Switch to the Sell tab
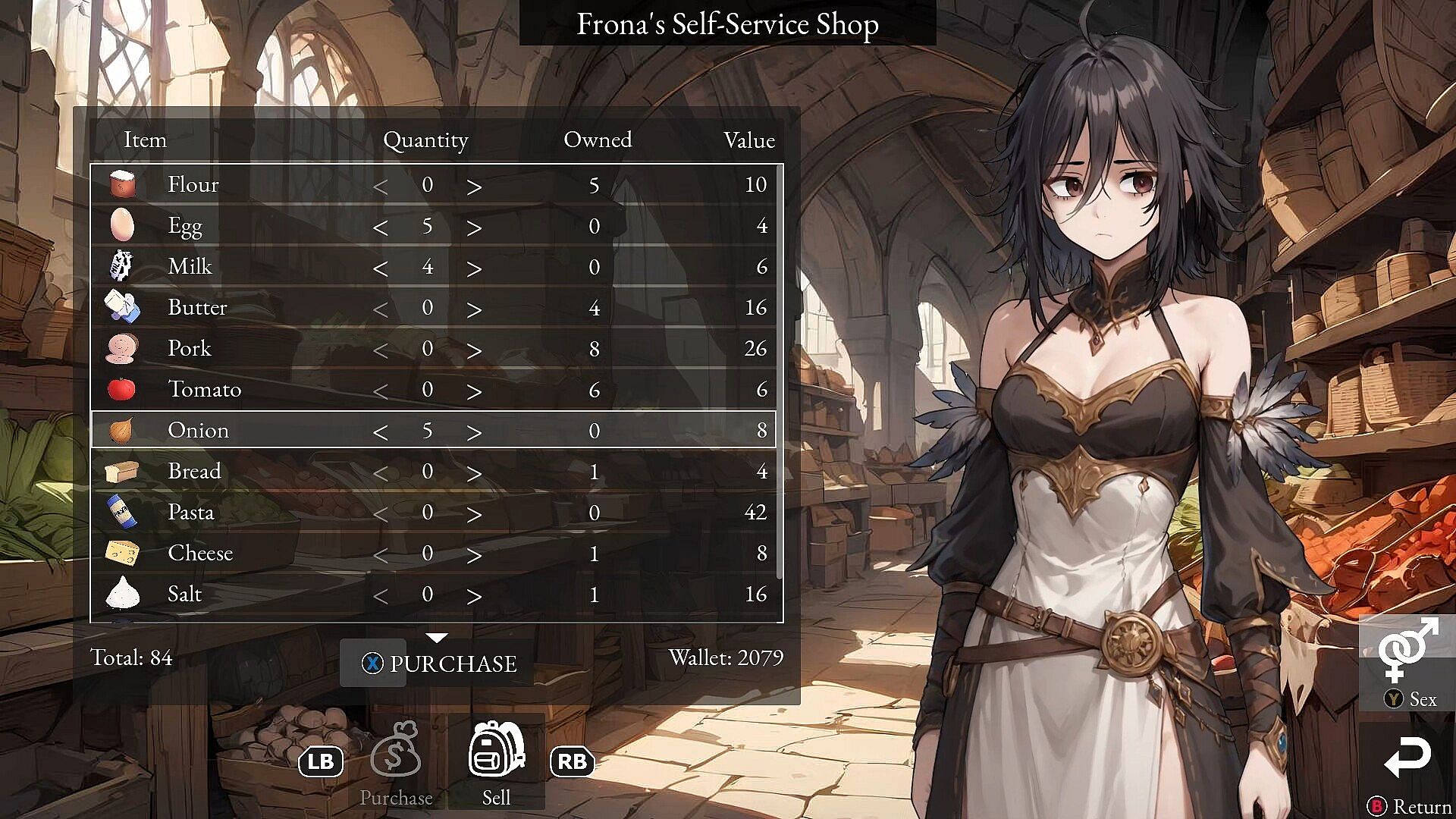This screenshot has width=1456, height=819. coord(497,762)
